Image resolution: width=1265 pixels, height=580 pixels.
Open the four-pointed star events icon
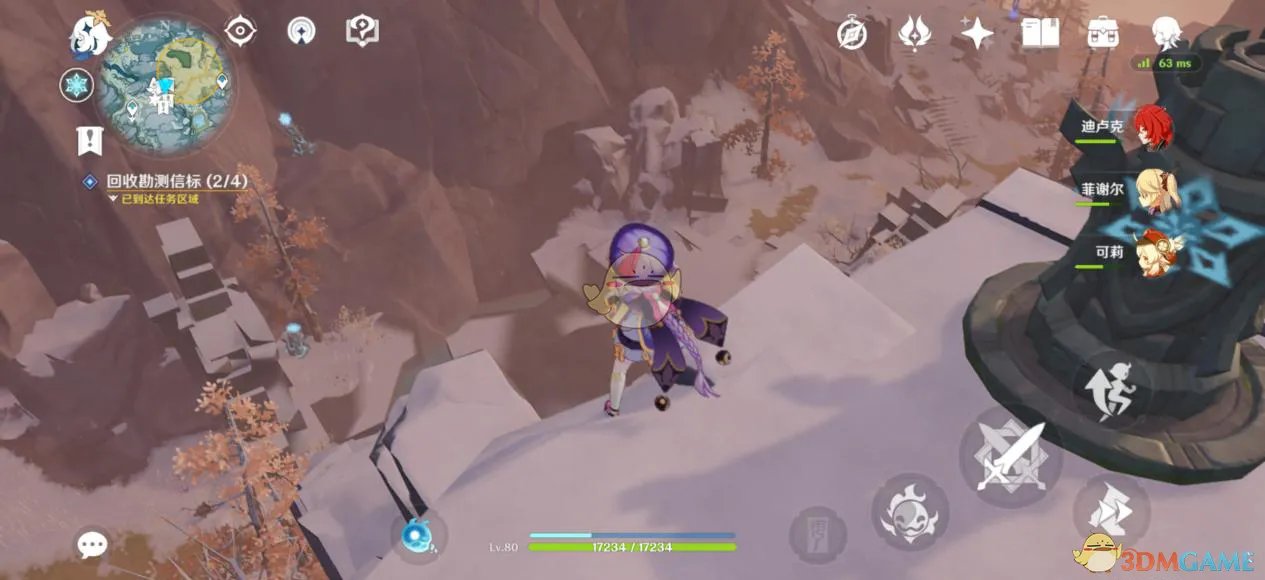[x=977, y=35]
